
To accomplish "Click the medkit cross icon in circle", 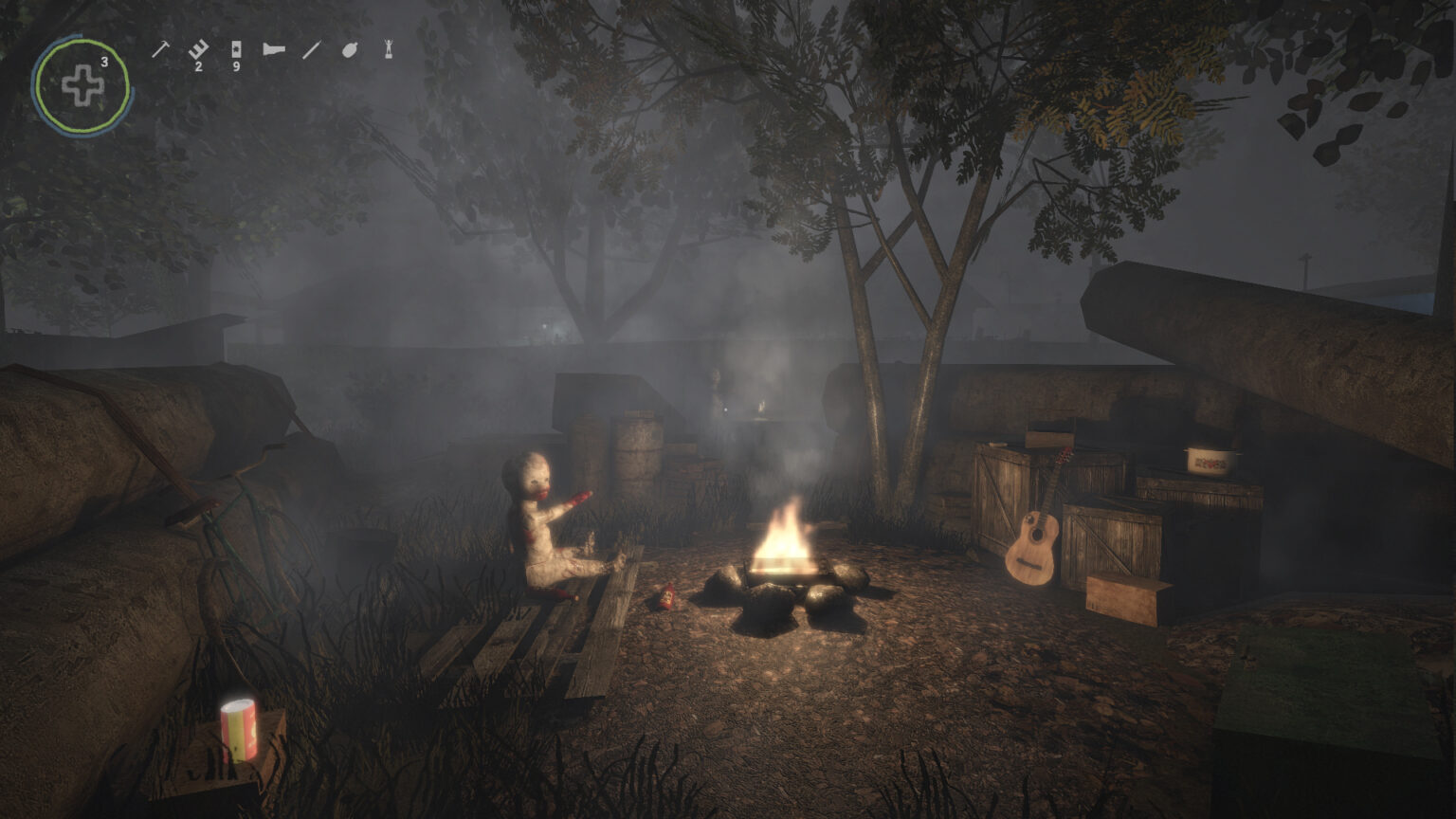I will pyautogui.click(x=82, y=86).
